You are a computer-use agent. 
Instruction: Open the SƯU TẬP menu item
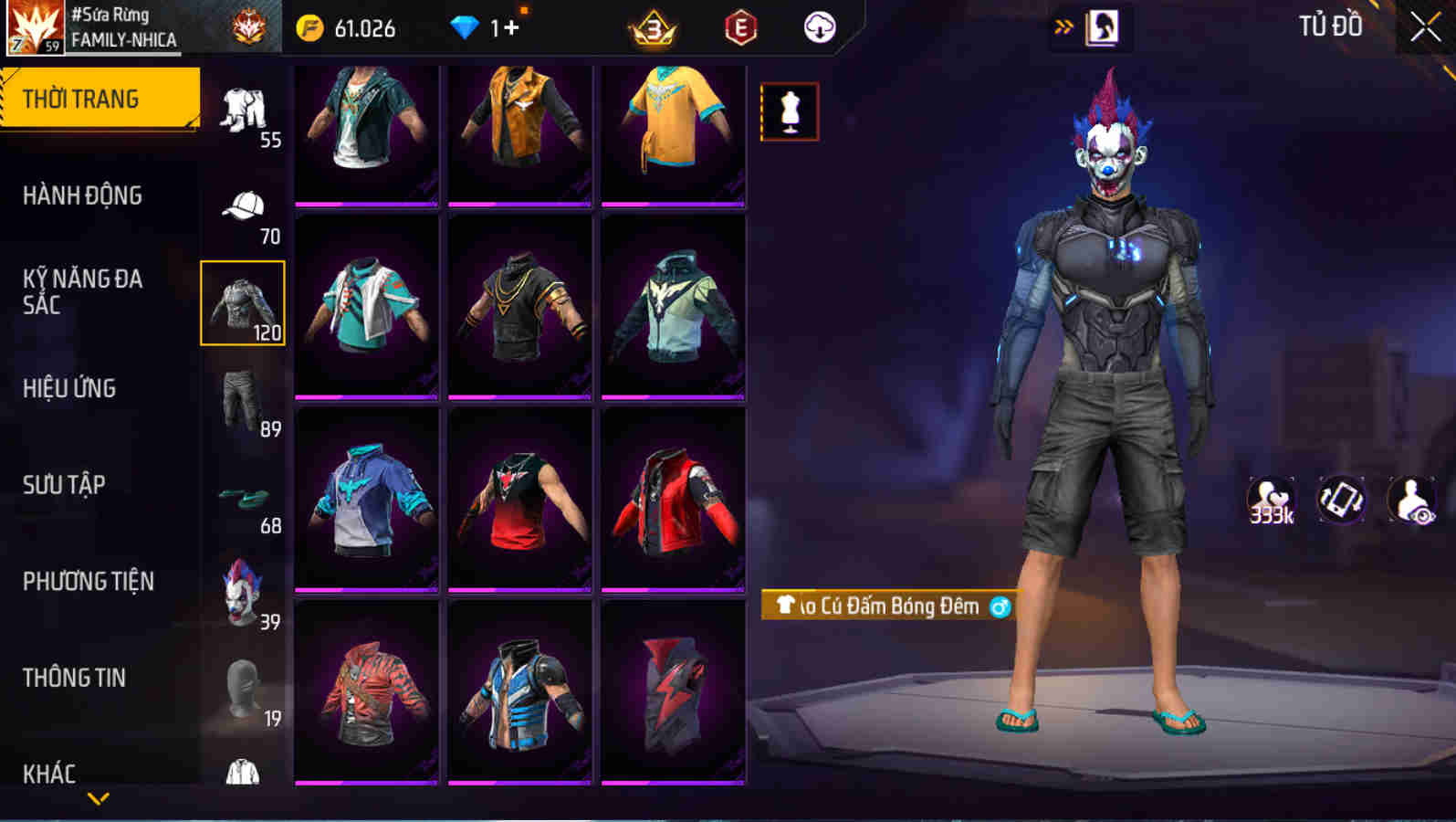click(x=64, y=485)
